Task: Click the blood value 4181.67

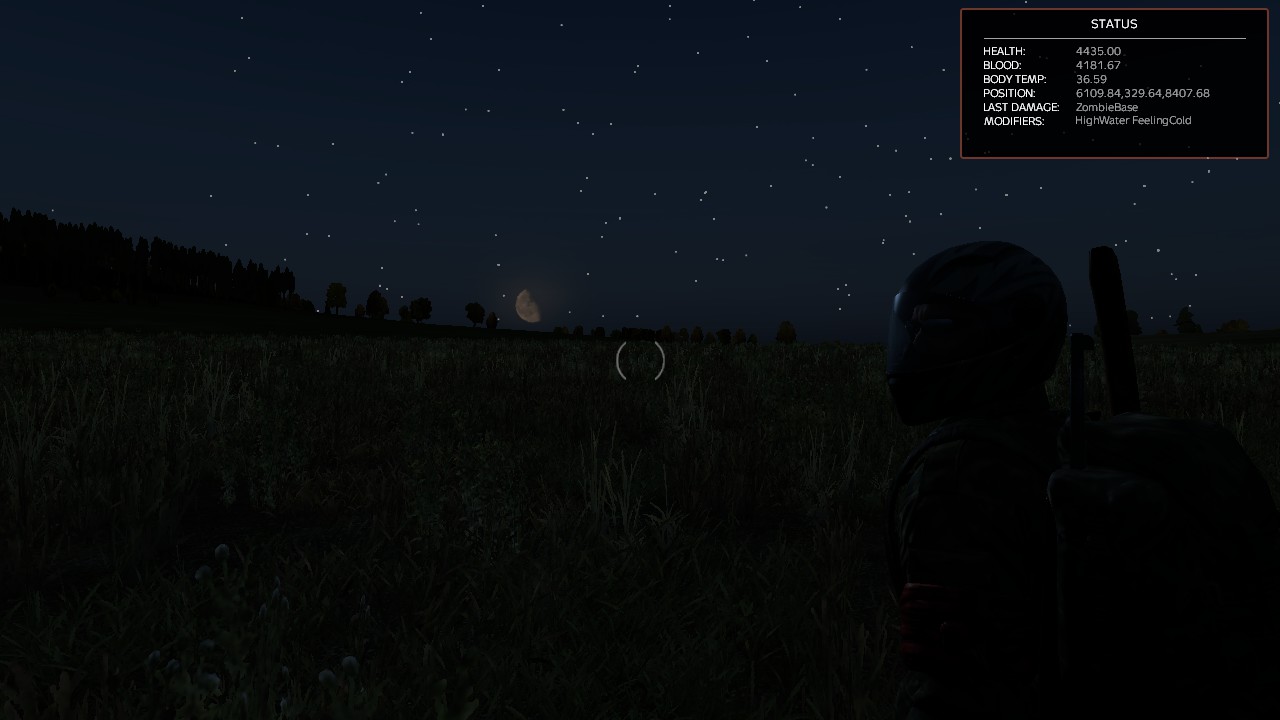Action: [x=1098, y=65]
